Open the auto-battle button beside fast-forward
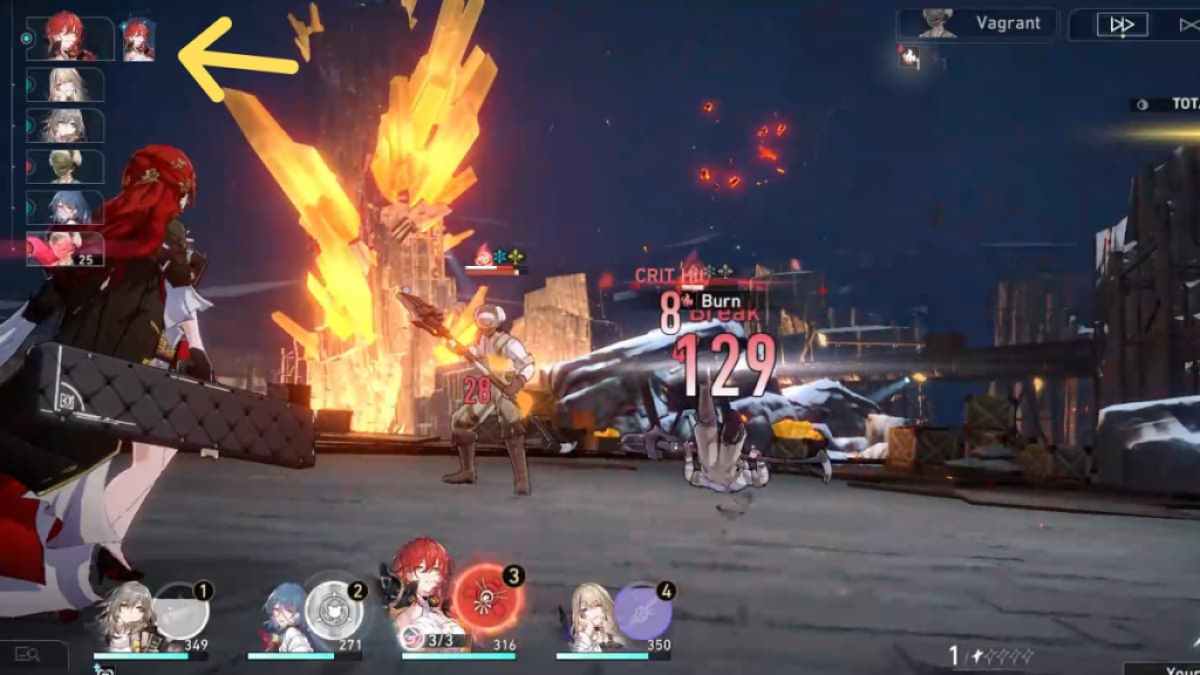Image resolution: width=1200 pixels, height=675 pixels. pos(1183,25)
